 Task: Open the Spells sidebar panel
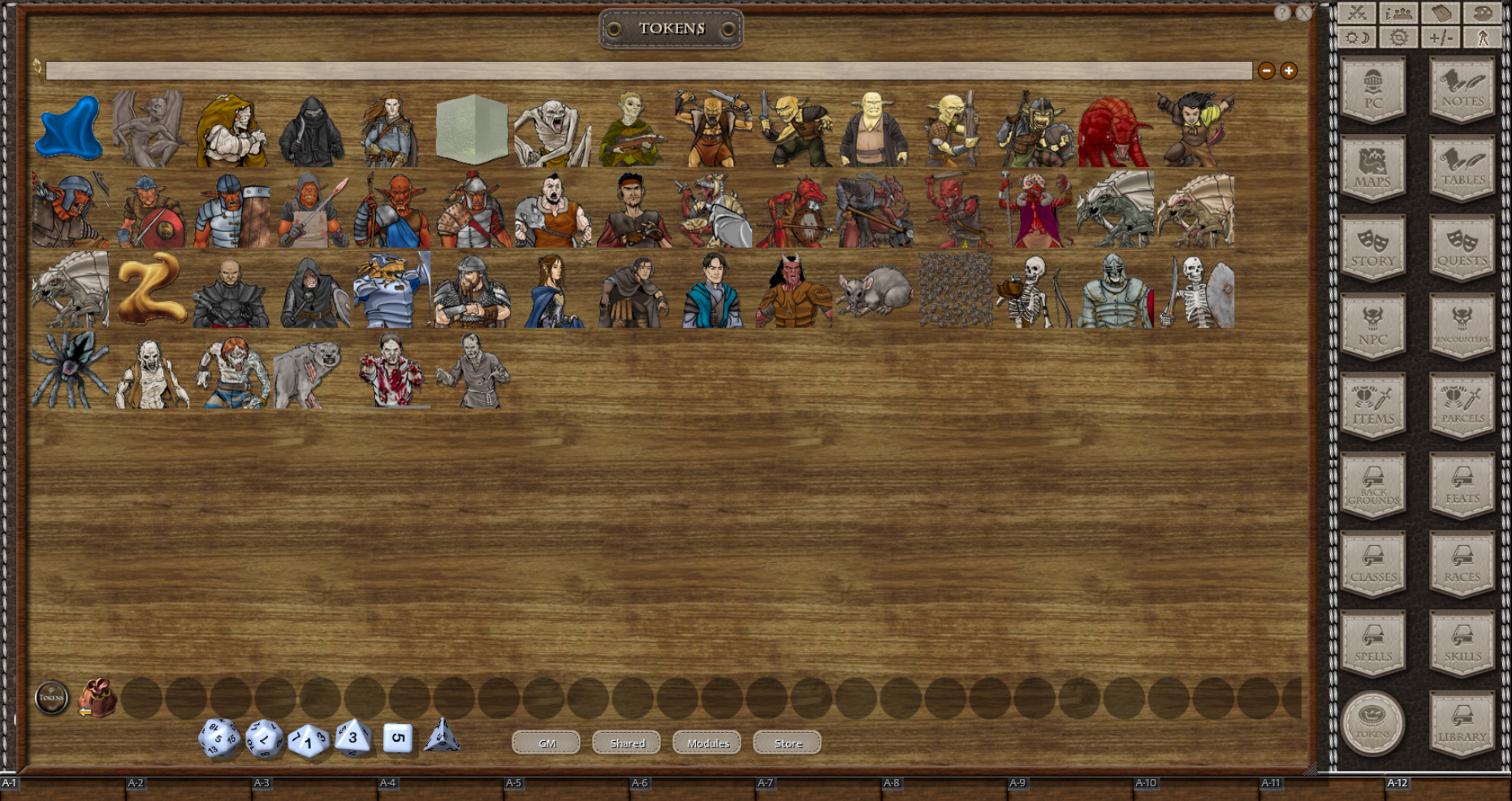tap(1373, 640)
